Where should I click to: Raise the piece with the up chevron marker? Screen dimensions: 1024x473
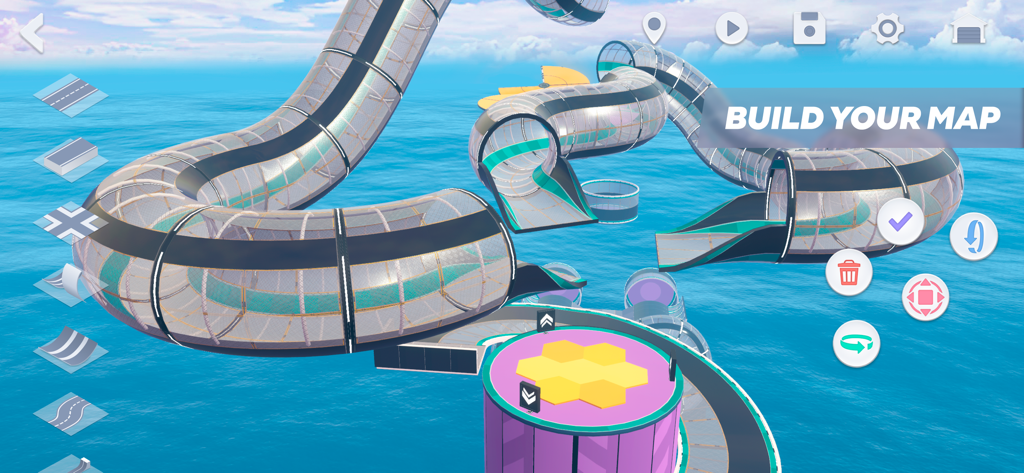click(x=546, y=321)
